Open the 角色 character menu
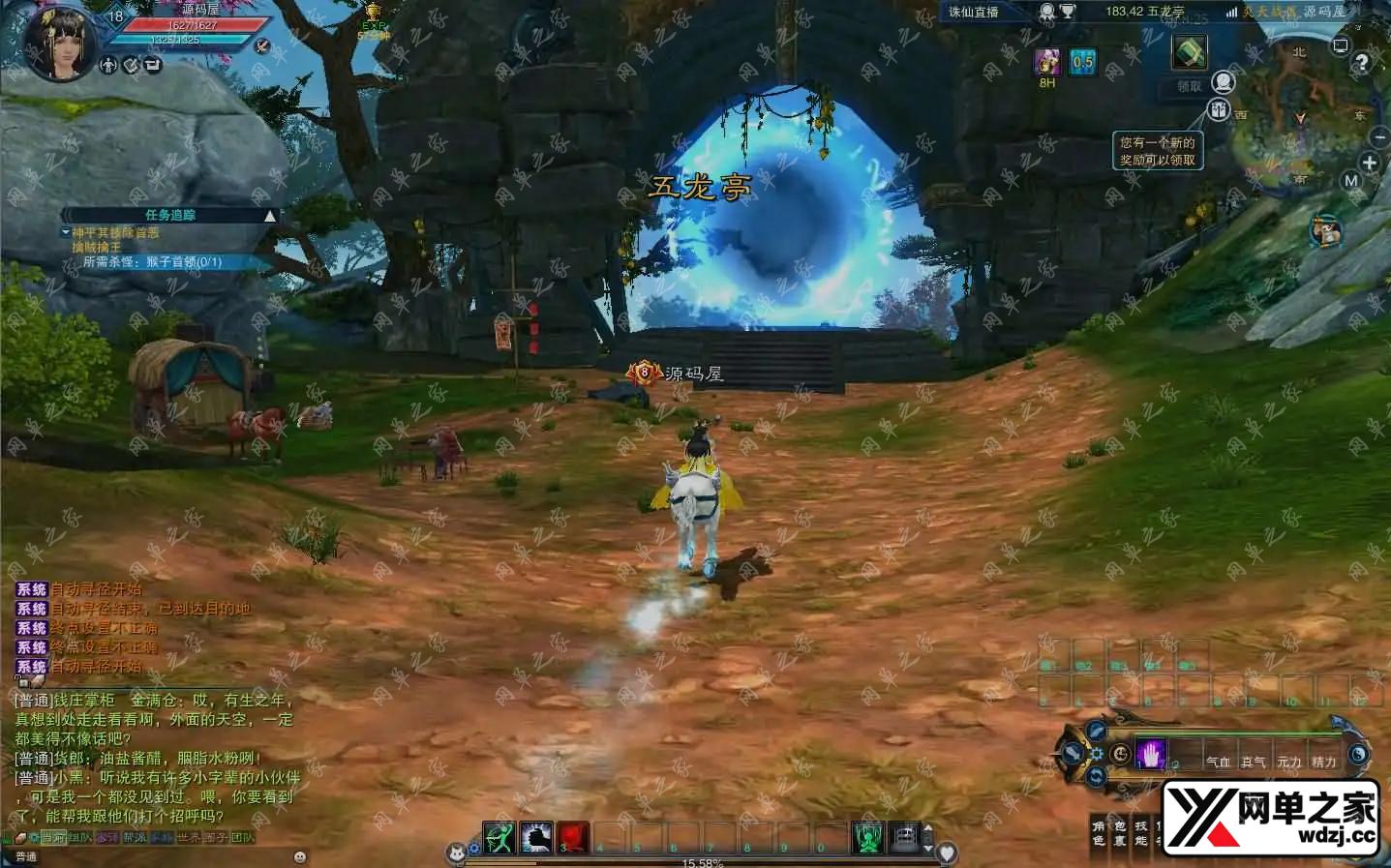Viewport: 1391px width, 868px height. tap(1098, 832)
